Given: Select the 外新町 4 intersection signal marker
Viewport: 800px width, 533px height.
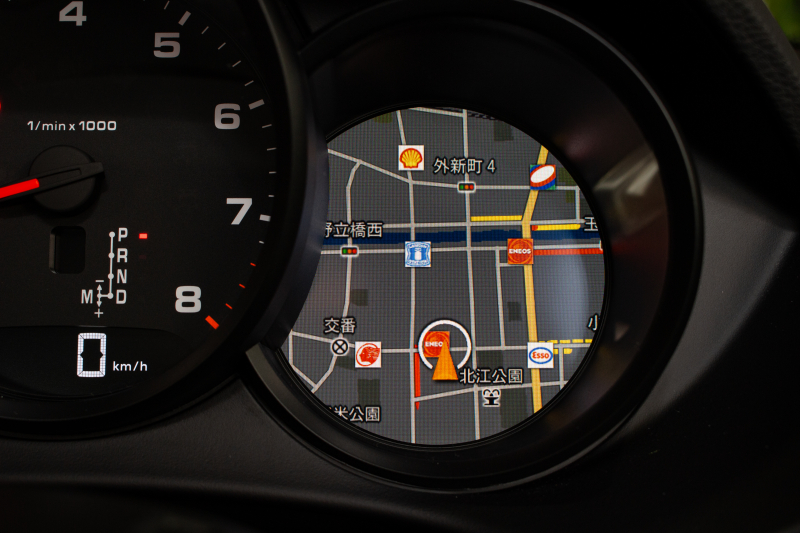Looking at the screenshot, I should pos(466,186).
